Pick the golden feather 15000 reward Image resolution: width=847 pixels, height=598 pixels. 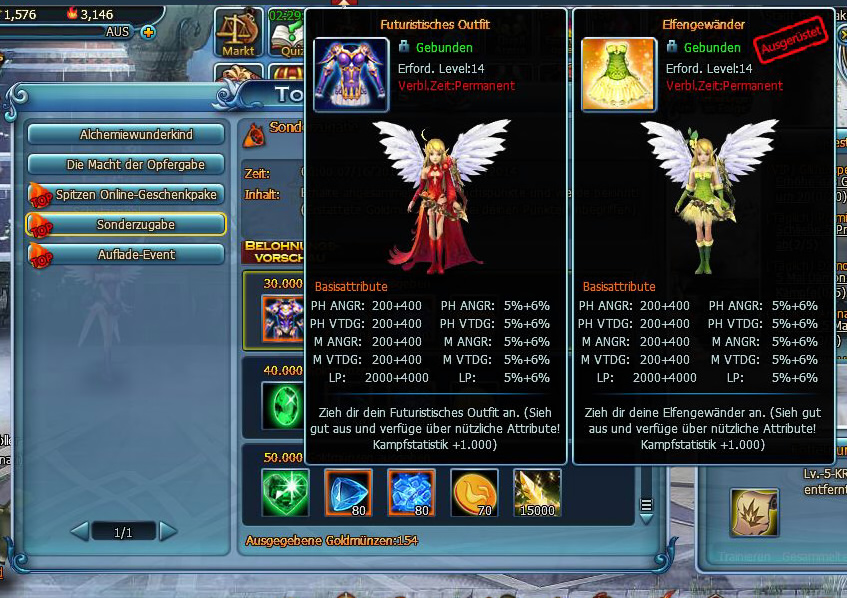tap(537, 493)
